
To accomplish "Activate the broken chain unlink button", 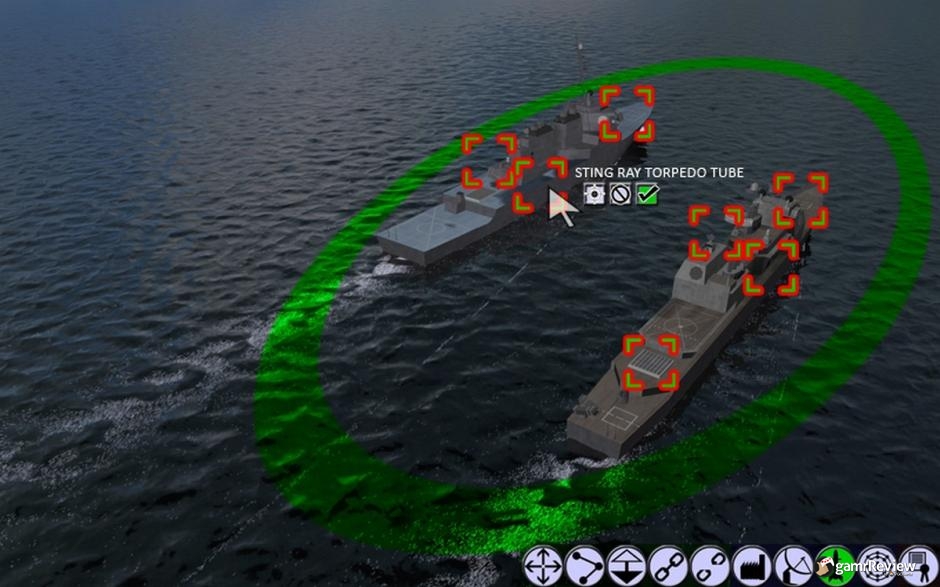I will pyautogui.click(x=709, y=567).
